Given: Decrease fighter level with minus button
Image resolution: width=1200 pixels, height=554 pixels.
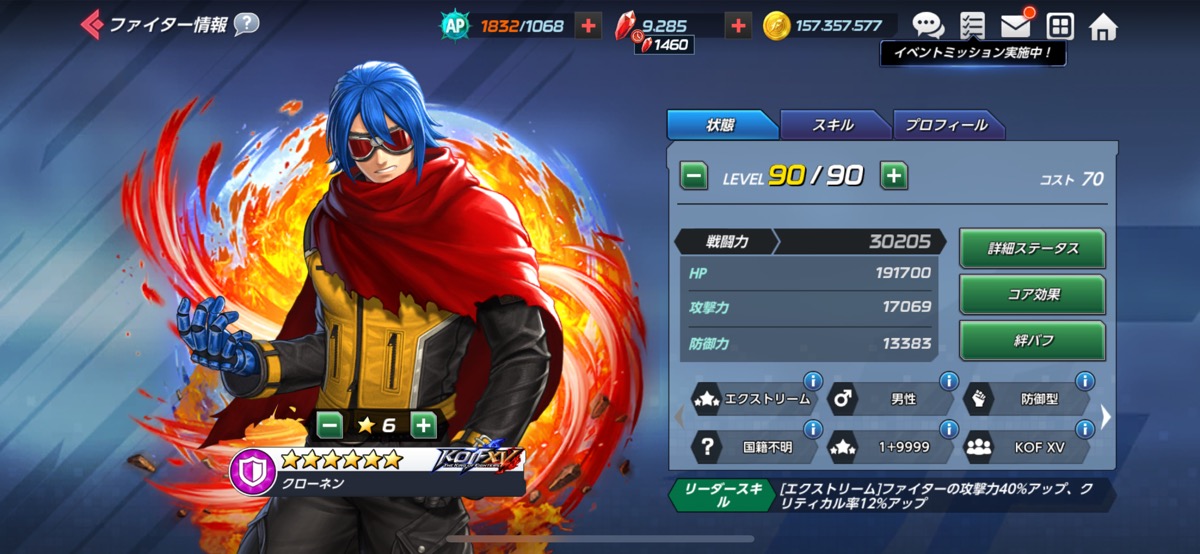Looking at the screenshot, I should point(694,177).
